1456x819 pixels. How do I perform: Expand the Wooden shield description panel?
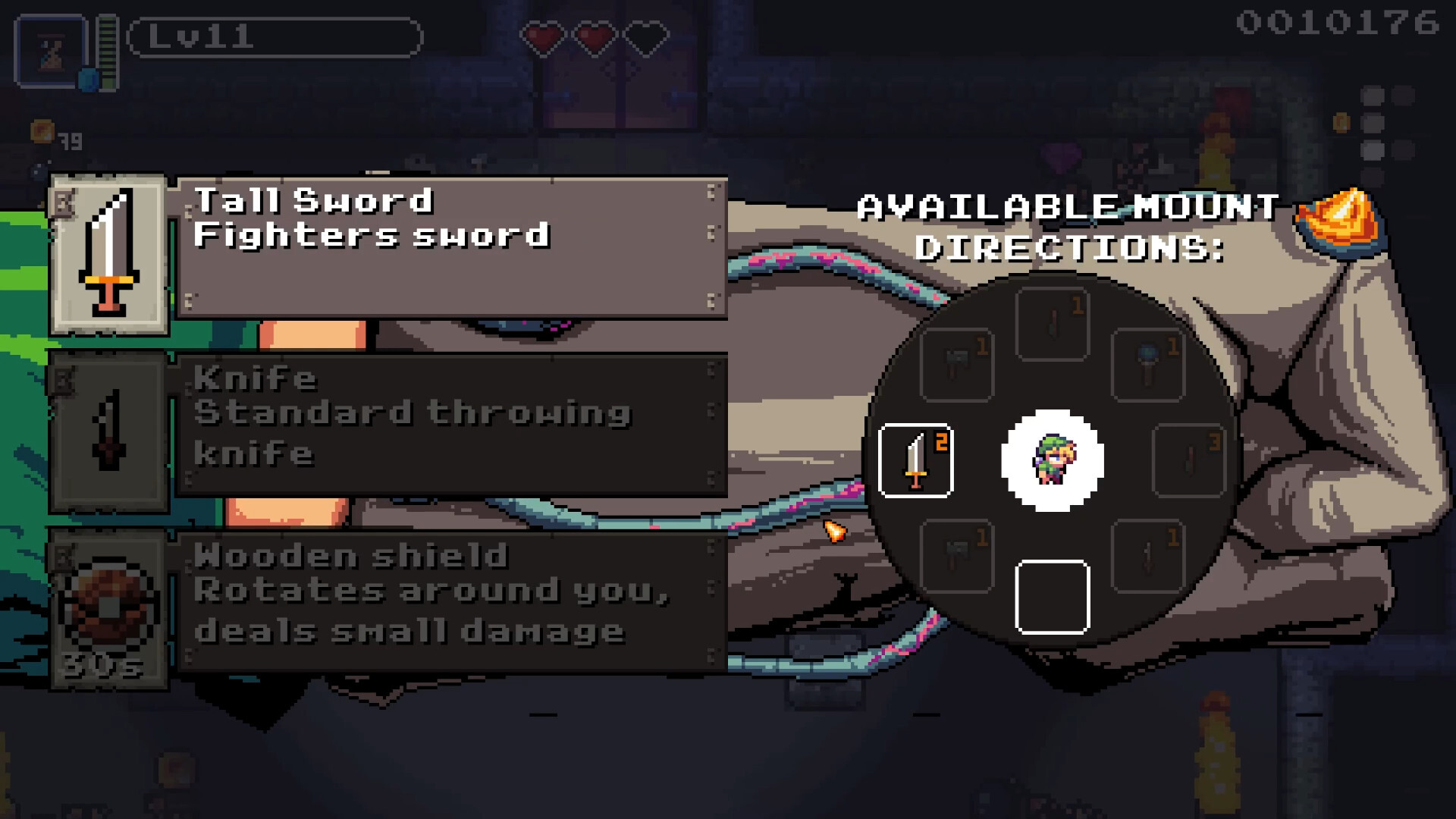451,603
